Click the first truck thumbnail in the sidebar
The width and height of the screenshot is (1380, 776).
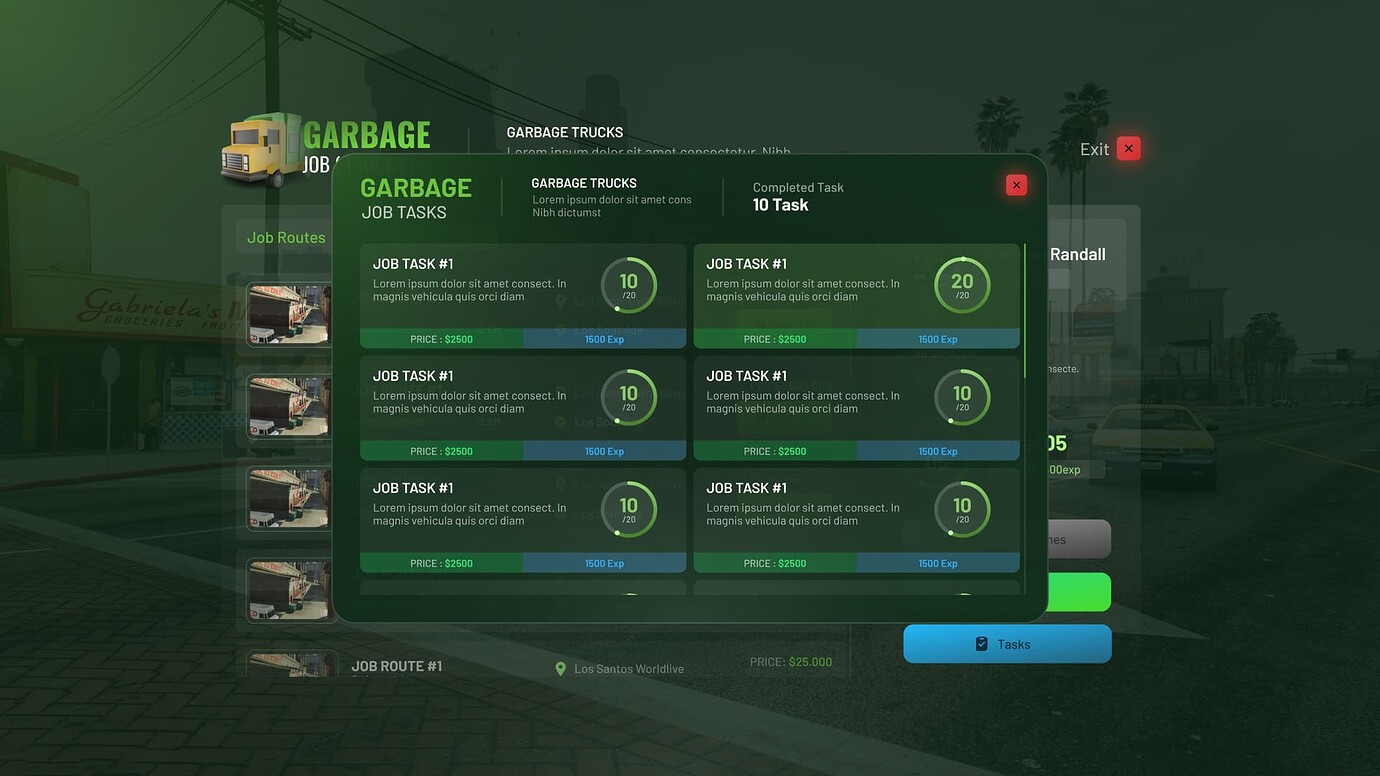(x=288, y=313)
